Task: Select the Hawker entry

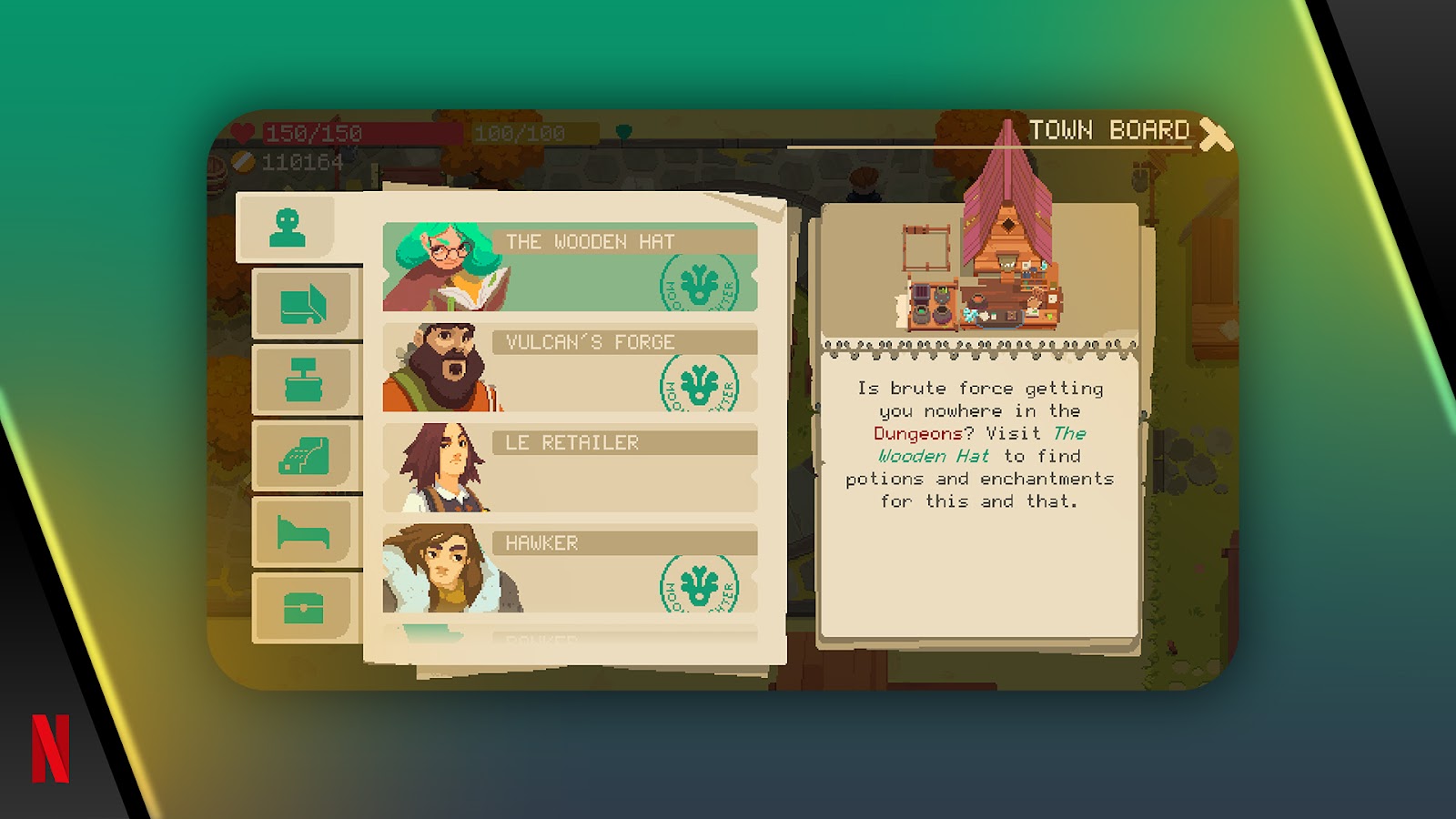Action: tap(570, 568)
